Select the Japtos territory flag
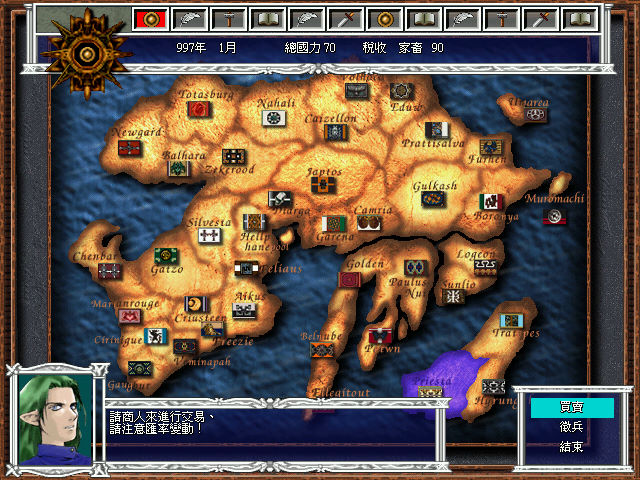640x480 pixels. pyautogui.click(x=323, y=185)
